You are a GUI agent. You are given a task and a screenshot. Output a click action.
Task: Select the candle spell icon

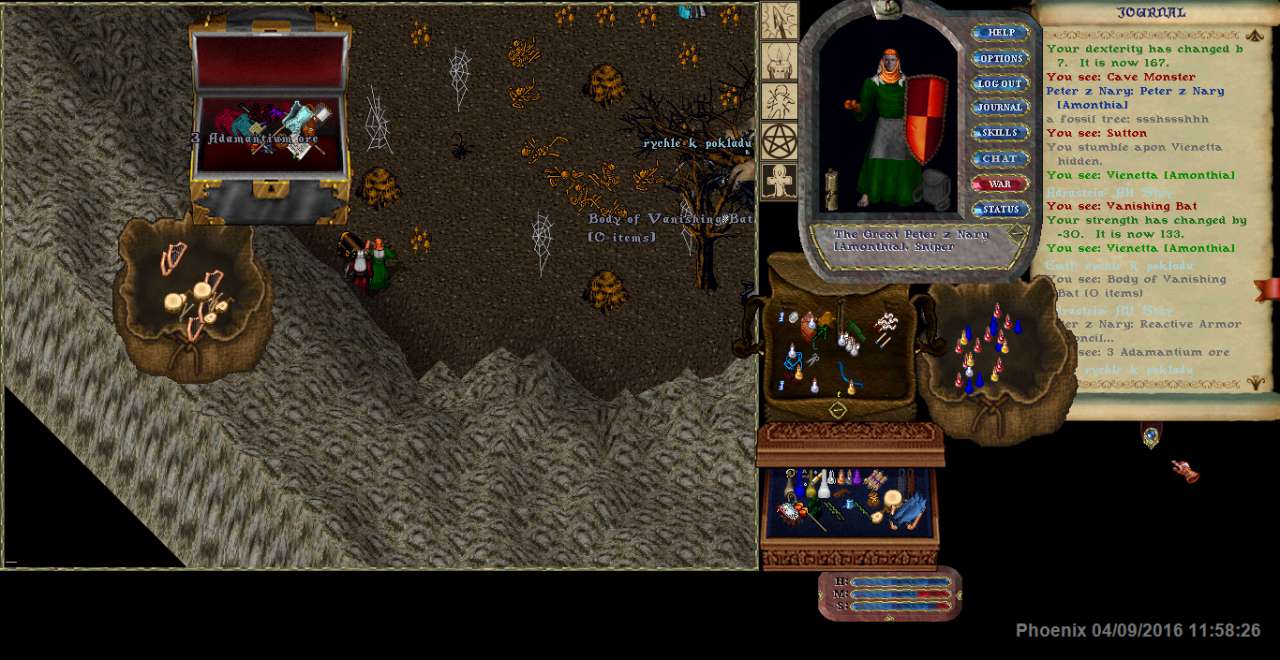coord(779,61)
